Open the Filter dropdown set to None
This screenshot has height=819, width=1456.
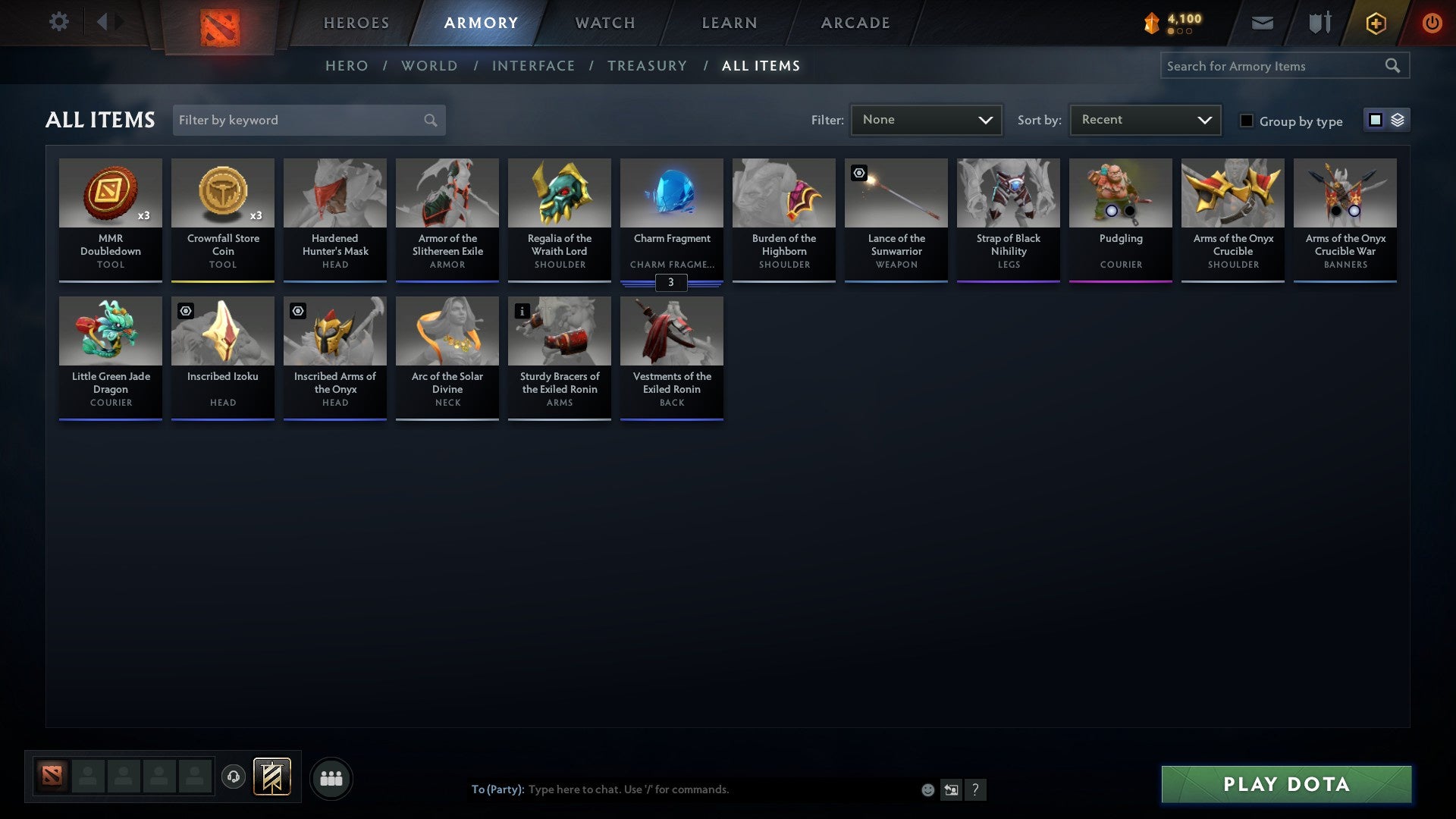[926, 119]
